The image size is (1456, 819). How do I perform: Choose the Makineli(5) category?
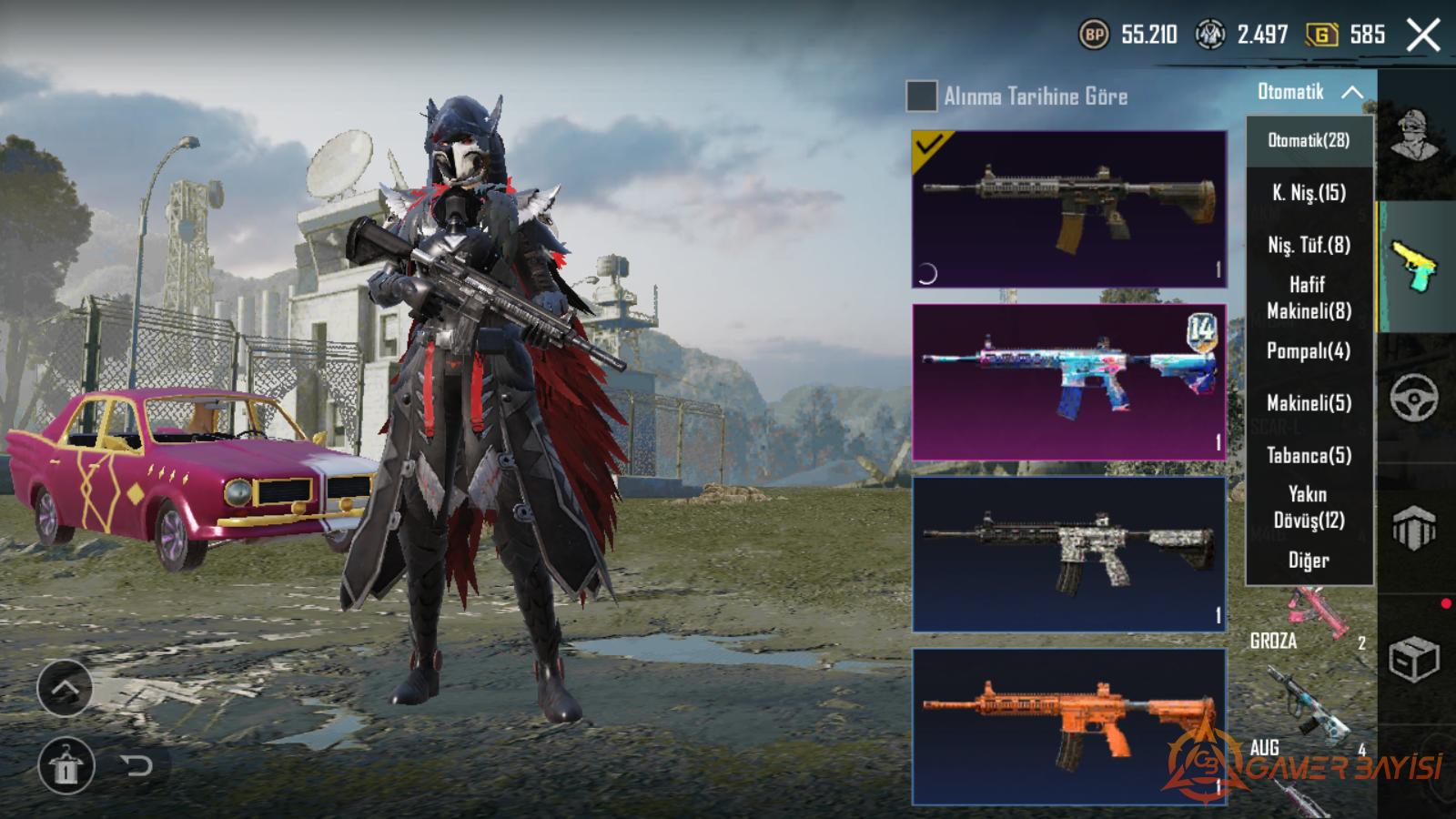pos(1309,402)
